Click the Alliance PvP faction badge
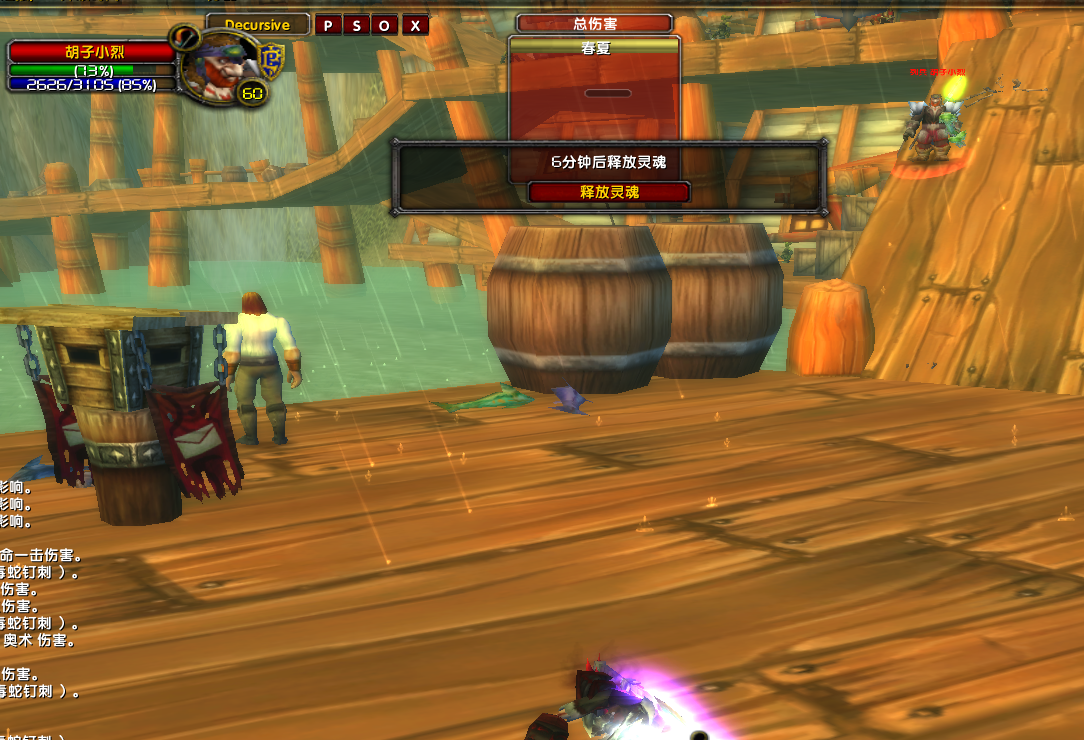The image size is (1084, 740). click(271, 61)
